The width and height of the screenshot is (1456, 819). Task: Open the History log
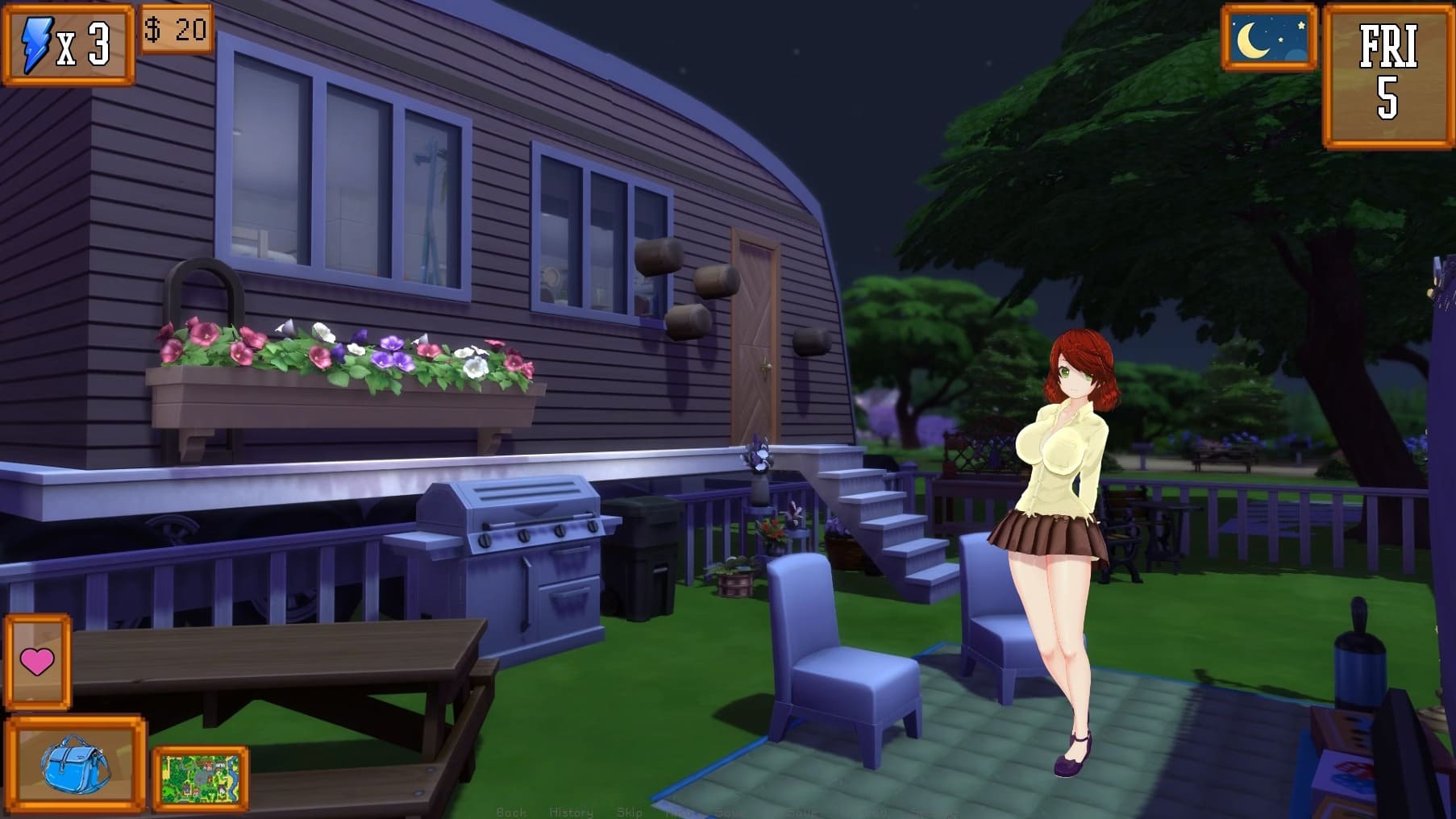click(571, 812)
